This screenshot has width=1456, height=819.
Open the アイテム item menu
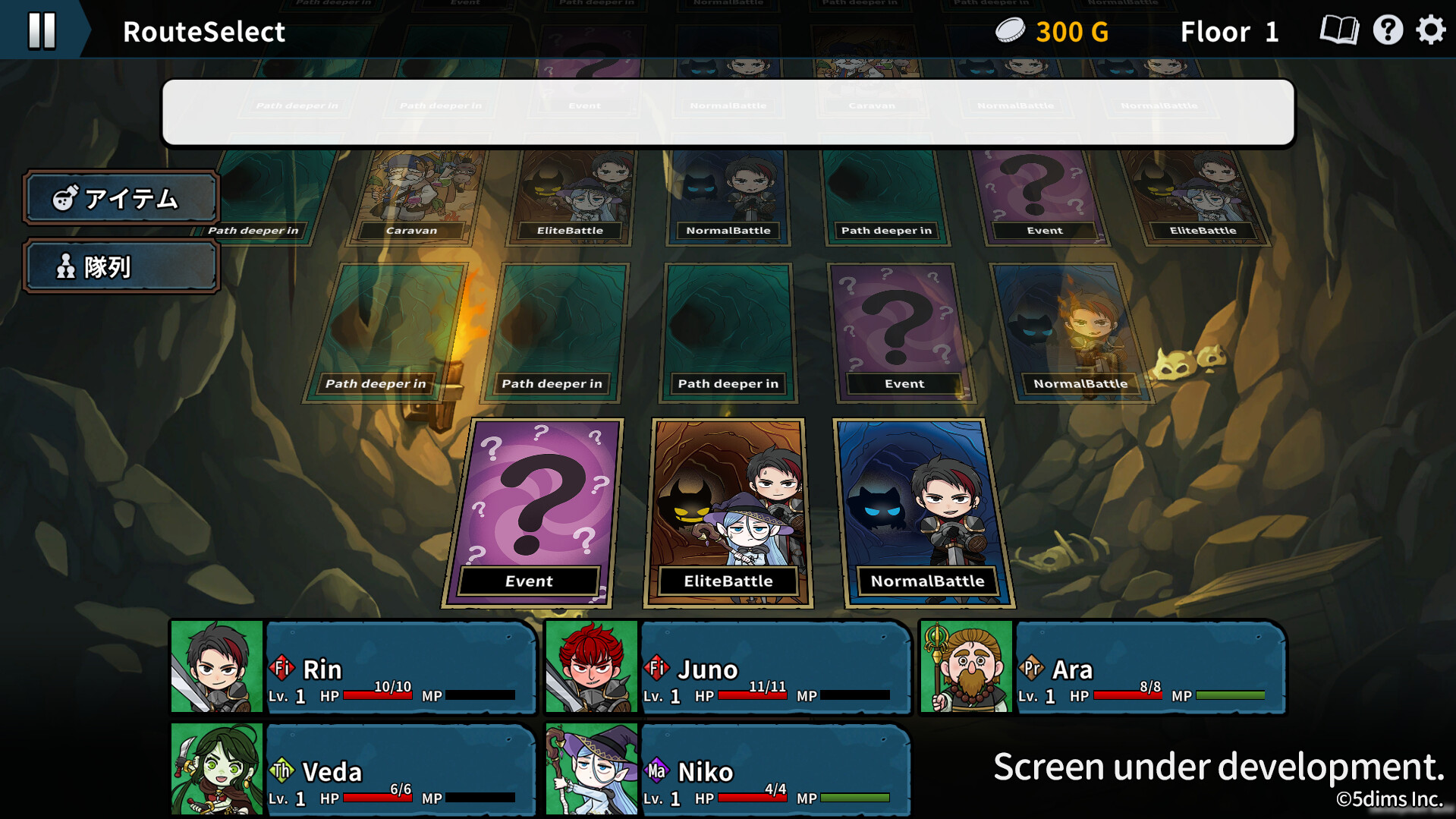(121, 197)
